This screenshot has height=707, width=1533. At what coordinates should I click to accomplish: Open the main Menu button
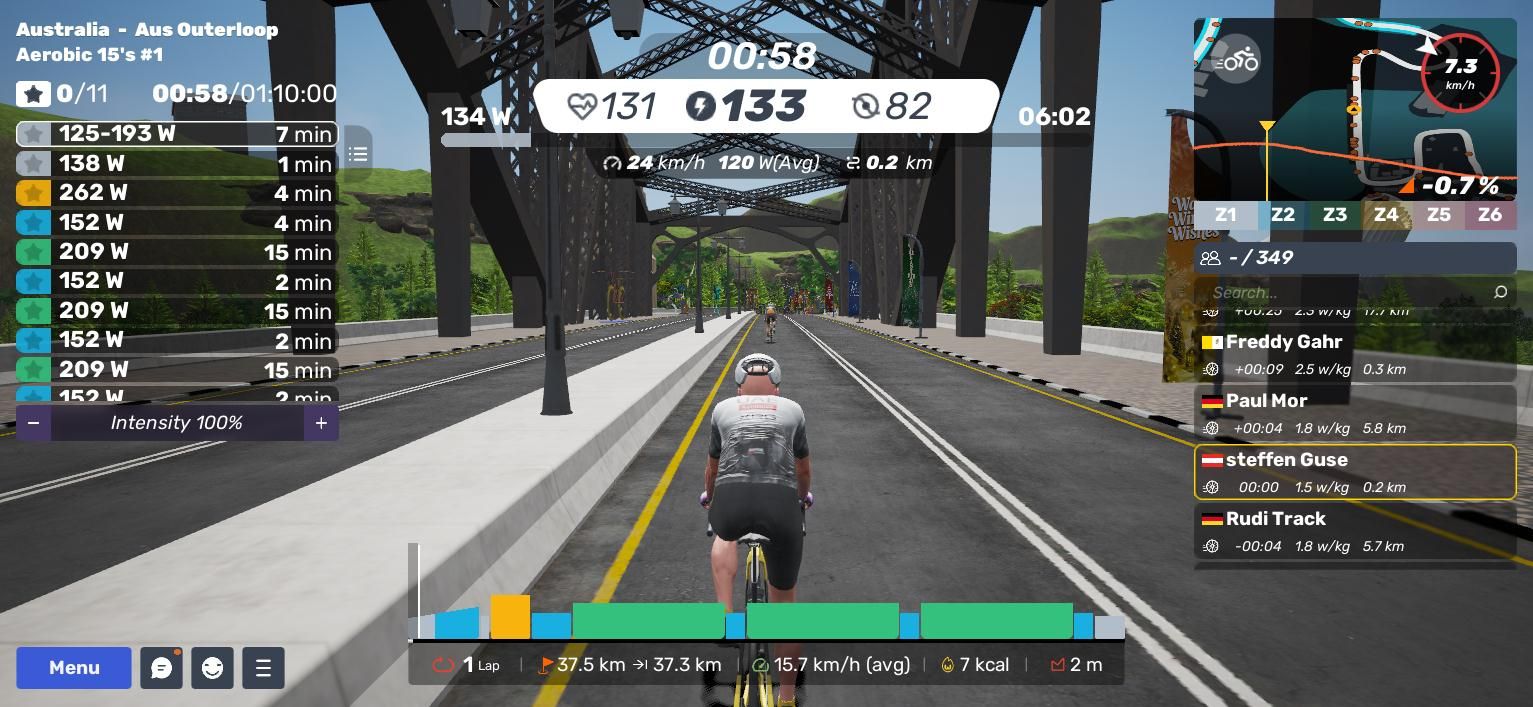[73, 668]
